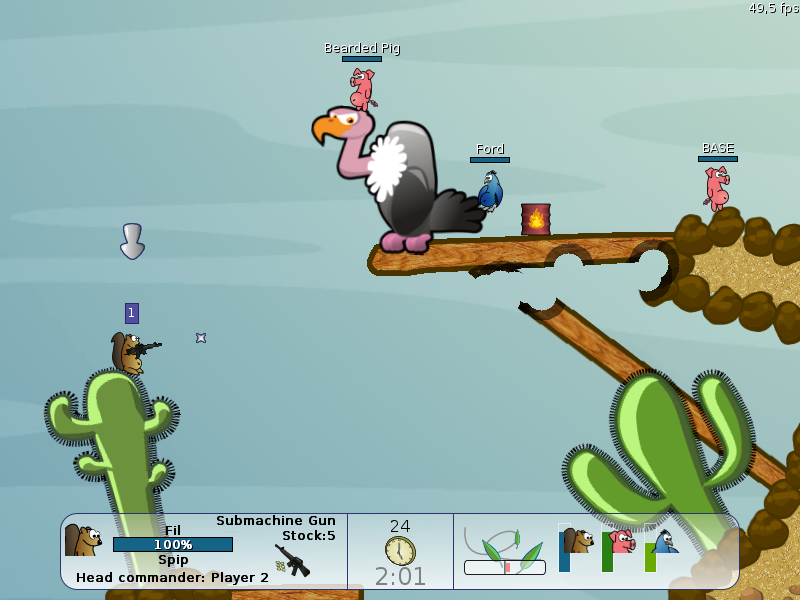800x600 pixels.
Task: Open weapon menu via Submachine Gun icon
Action: (292, 560)
